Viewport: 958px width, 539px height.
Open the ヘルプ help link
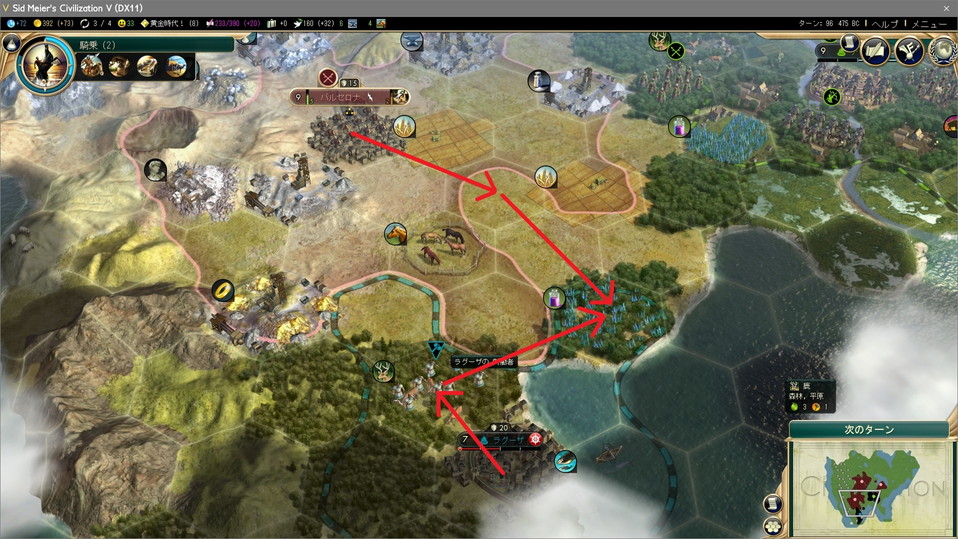pyautogui.click(x=884, y=23)
